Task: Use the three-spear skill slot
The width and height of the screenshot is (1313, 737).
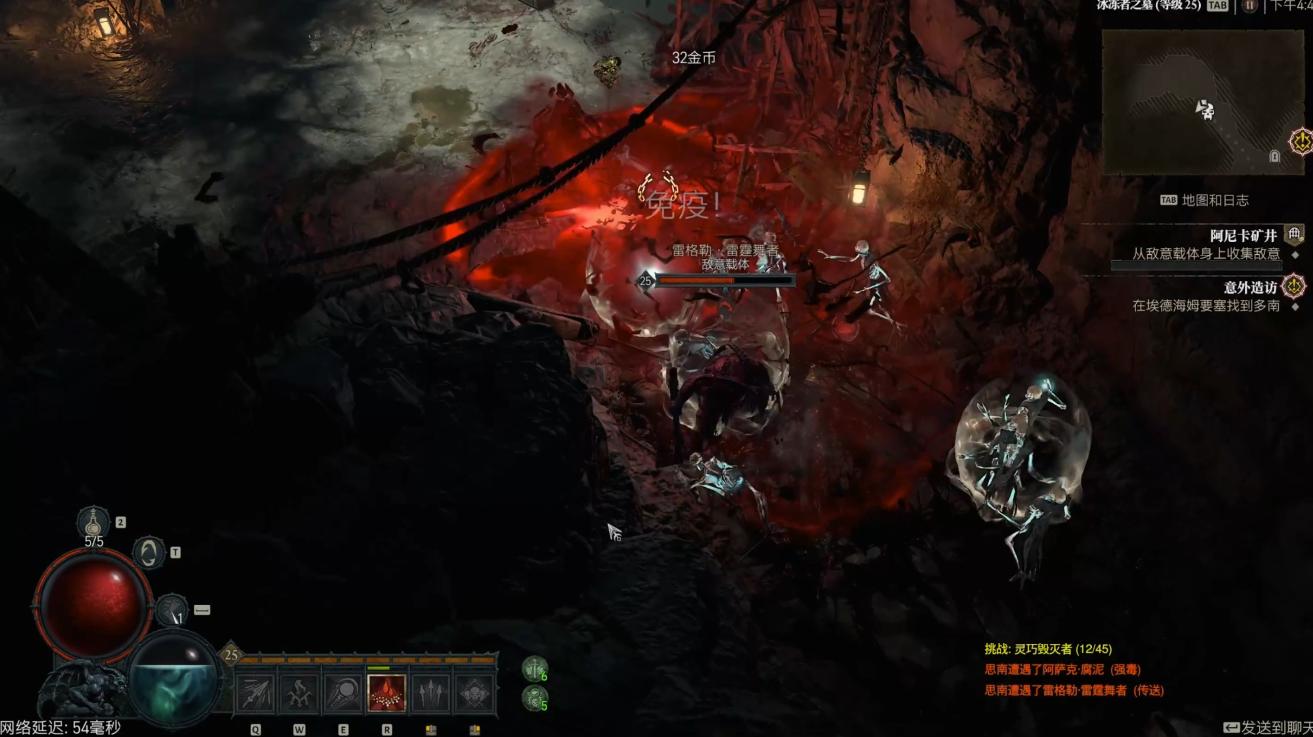Action: (431, 692)
